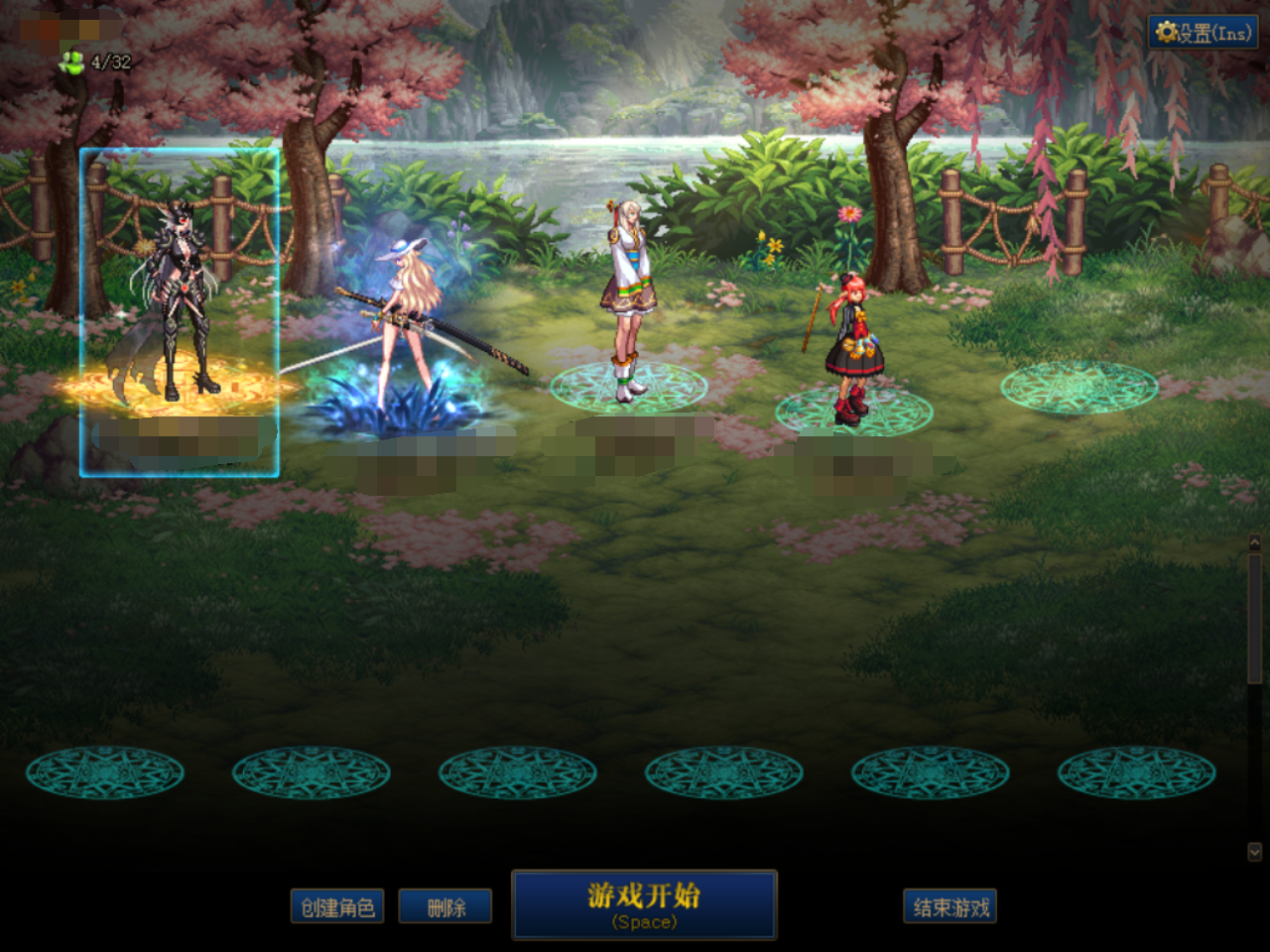Screen dimensions: 1270x952
Task: Click the first empty slot in bottom row
Action: 106,773
